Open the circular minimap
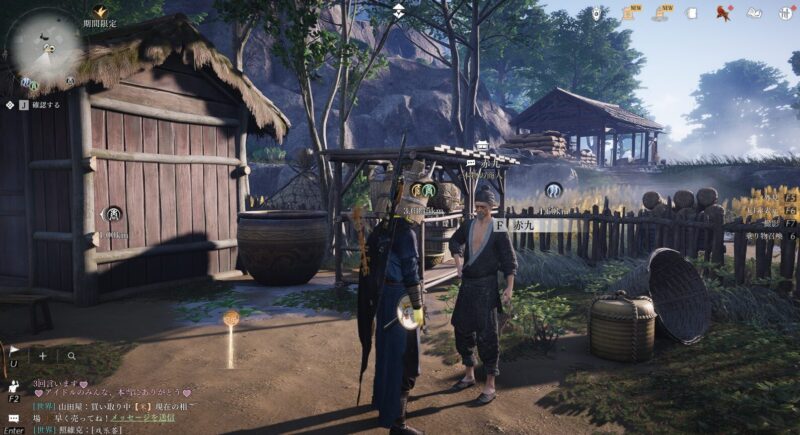This screenshot has width=800, height=435. pyautogui.click(x=46, y=44)
